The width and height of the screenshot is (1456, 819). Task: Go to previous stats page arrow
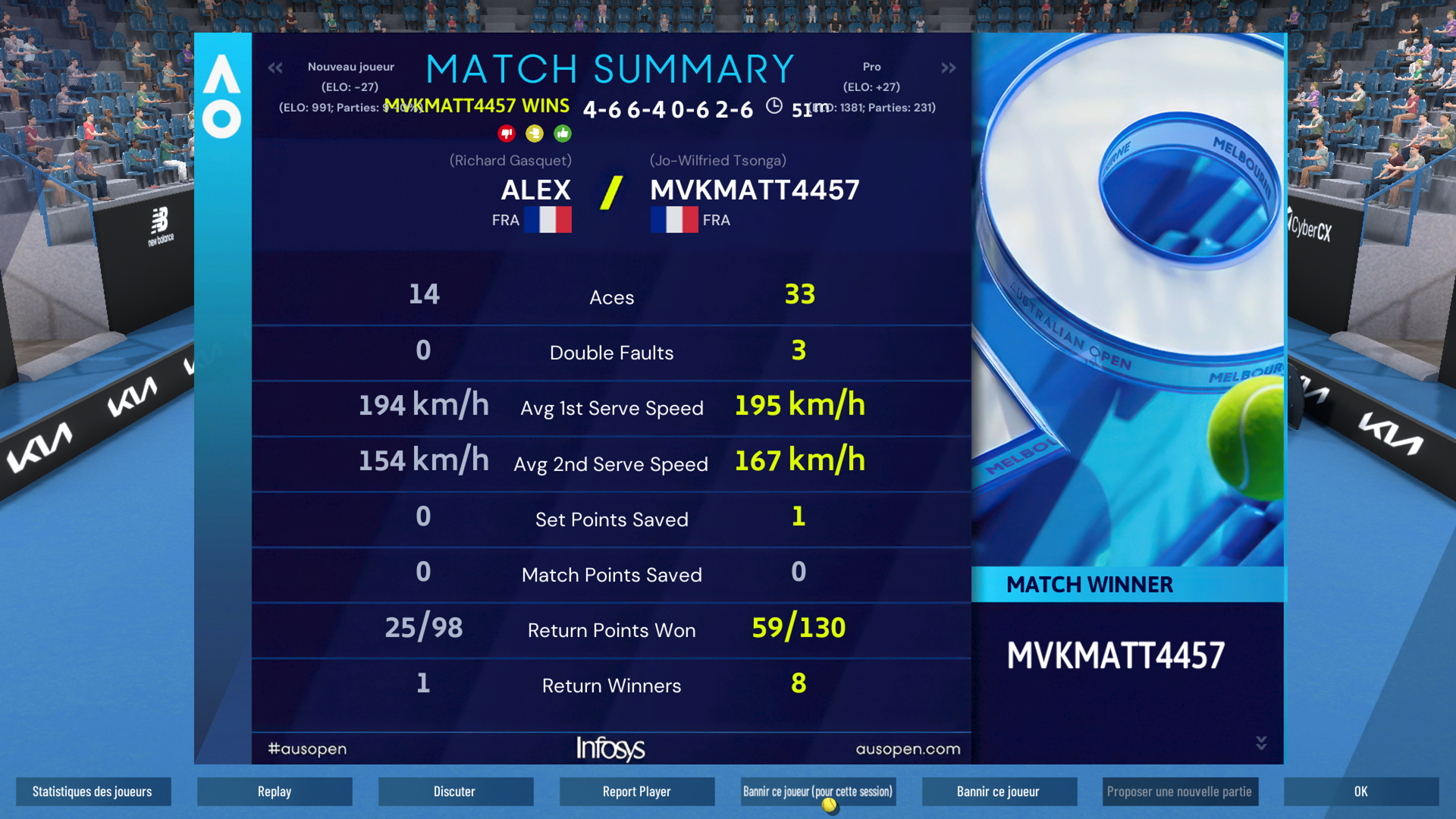point(275,68)
